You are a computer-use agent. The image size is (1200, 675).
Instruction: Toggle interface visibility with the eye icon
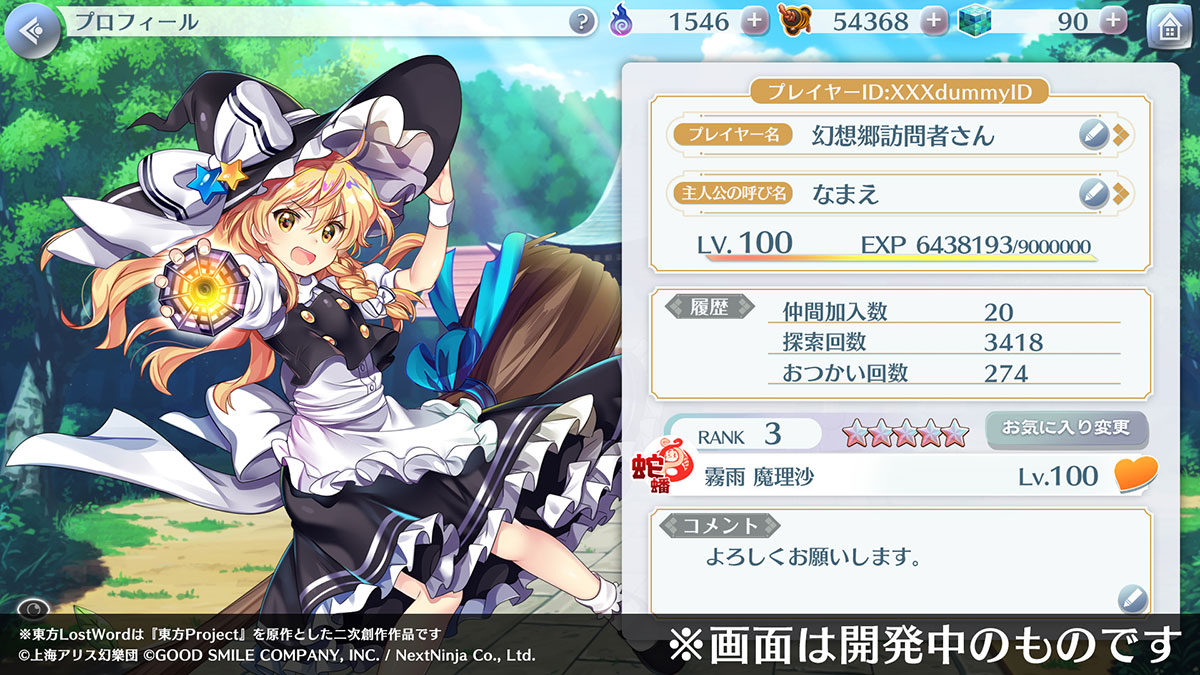[x=33, y=607]
